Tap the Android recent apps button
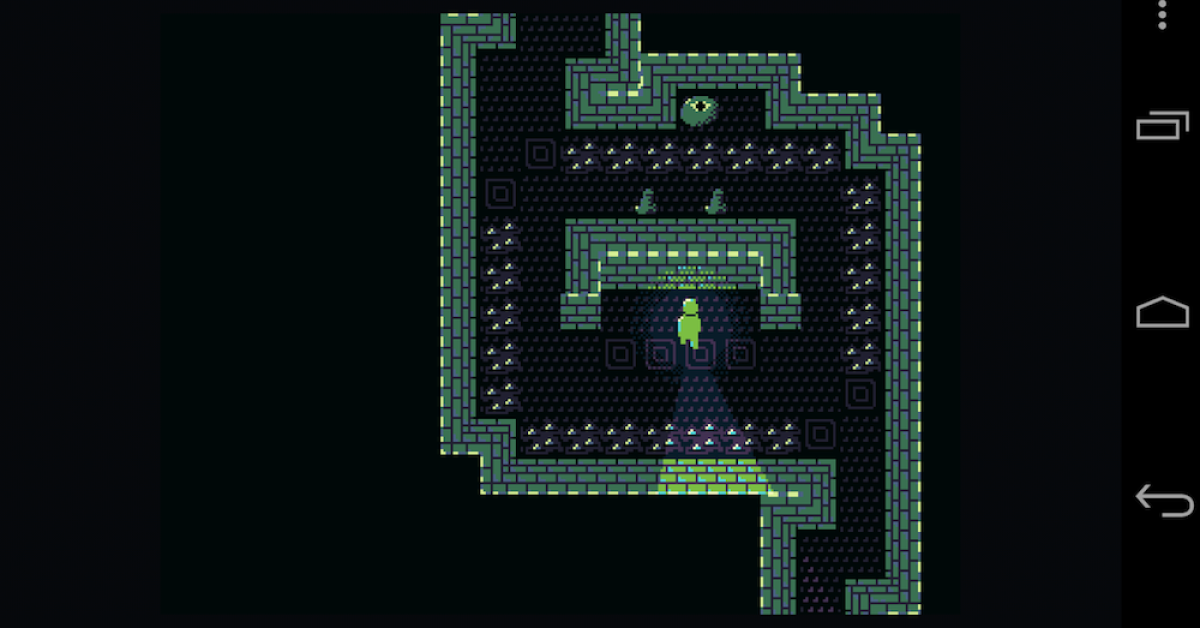1200x628 pixels. (x=1162, y=126)
